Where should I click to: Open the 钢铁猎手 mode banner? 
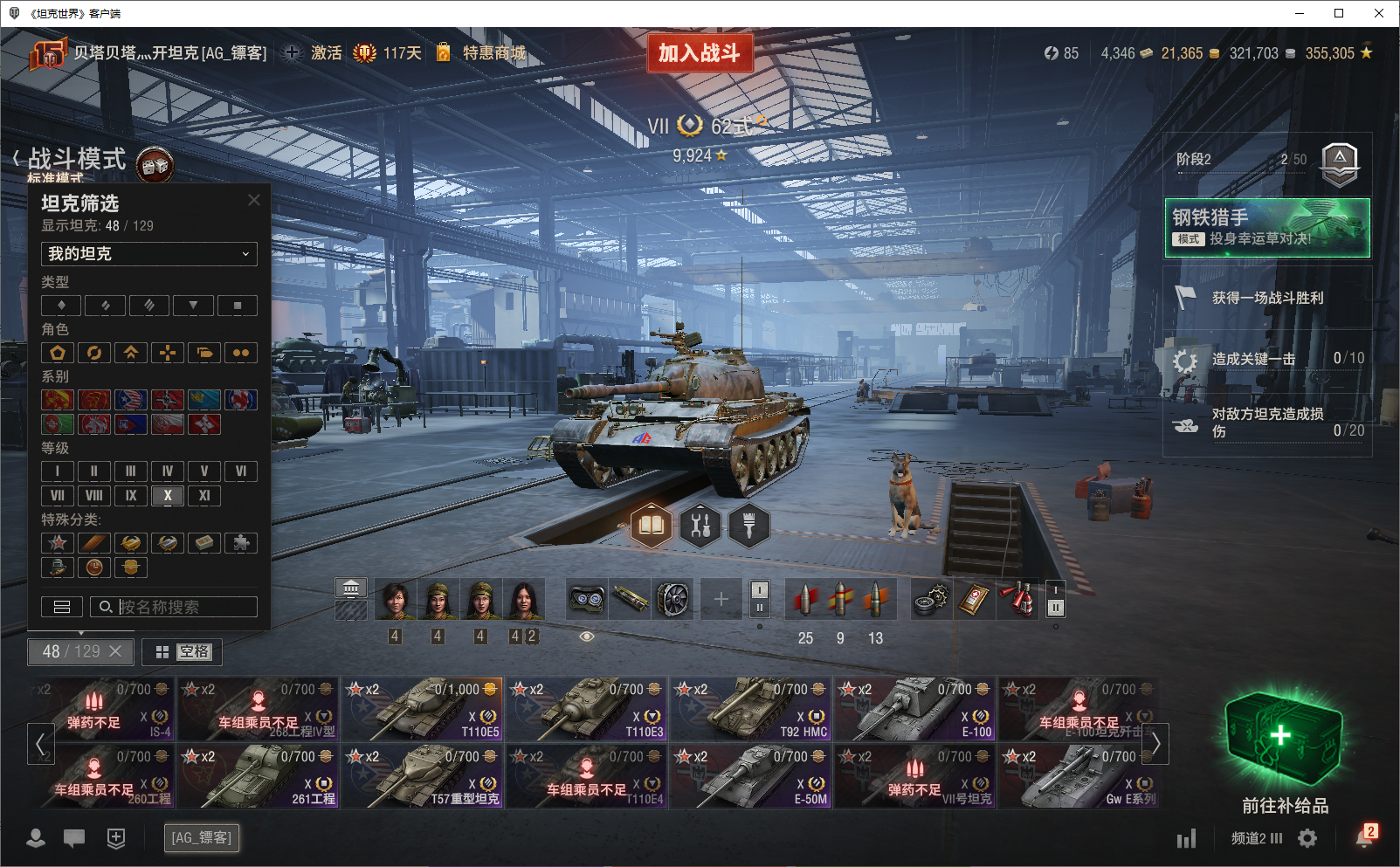click(x=1266, y=228)
